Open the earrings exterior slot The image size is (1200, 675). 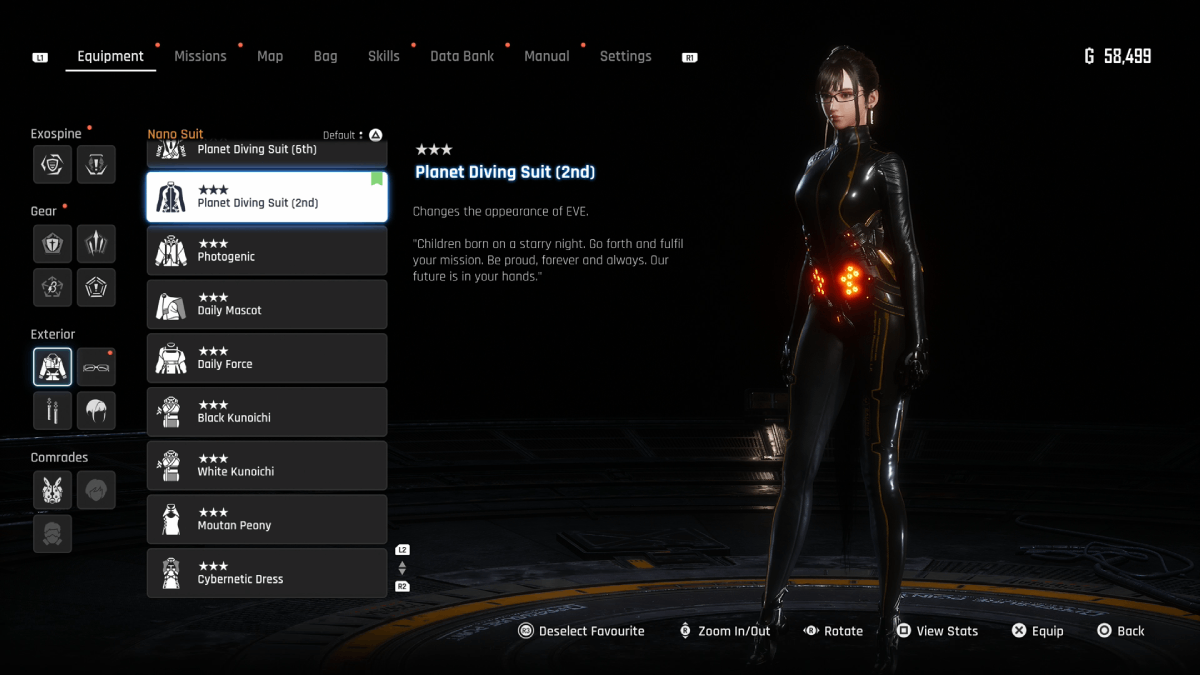[52, 410]
